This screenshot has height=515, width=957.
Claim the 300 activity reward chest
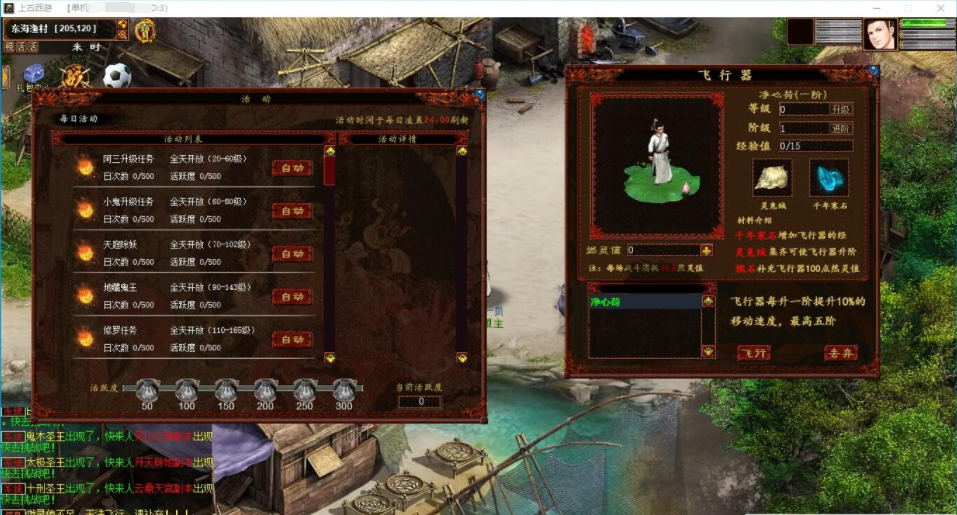[343, 390]
